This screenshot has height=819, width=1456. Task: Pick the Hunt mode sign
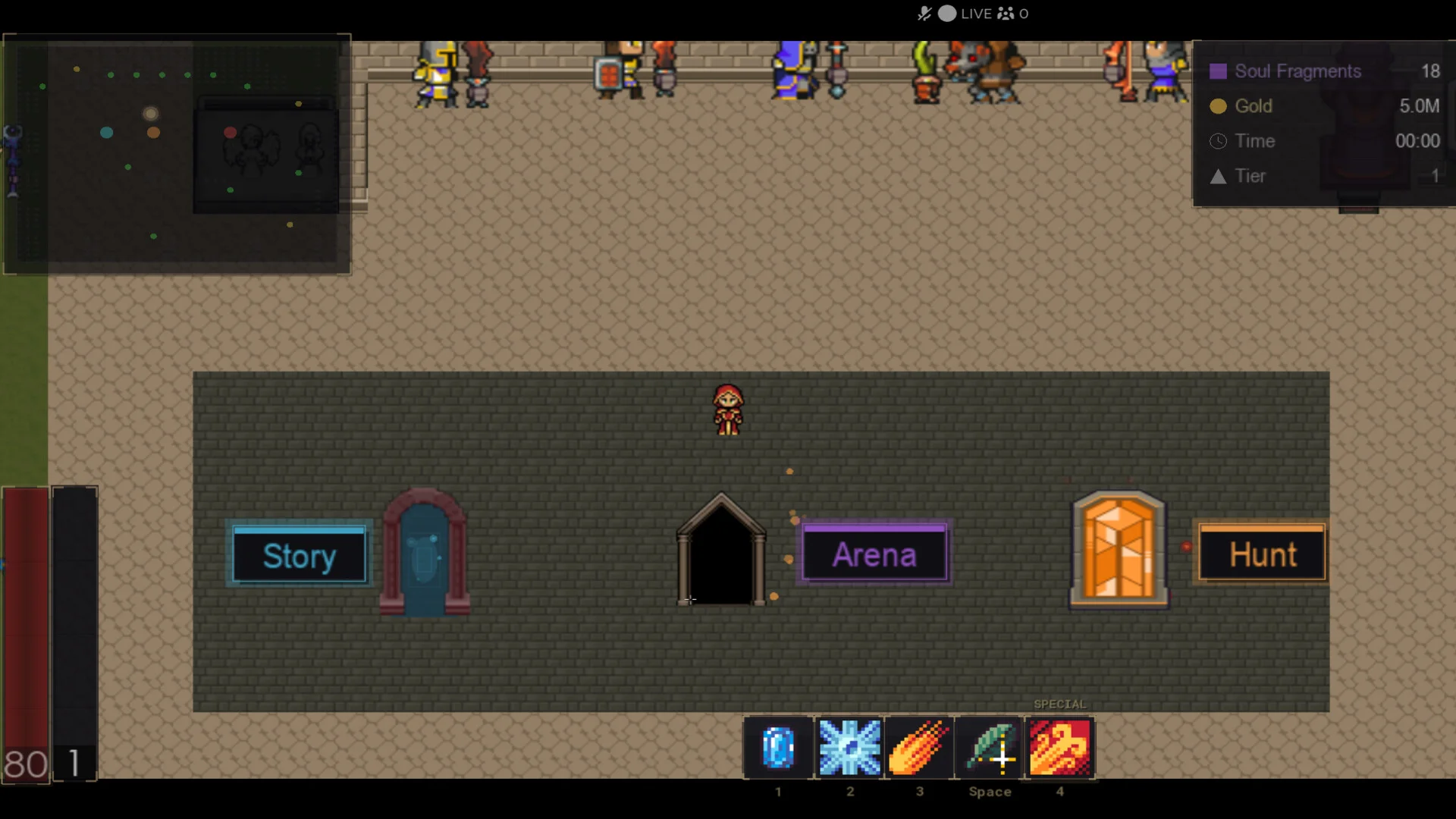click(1263, 554)
